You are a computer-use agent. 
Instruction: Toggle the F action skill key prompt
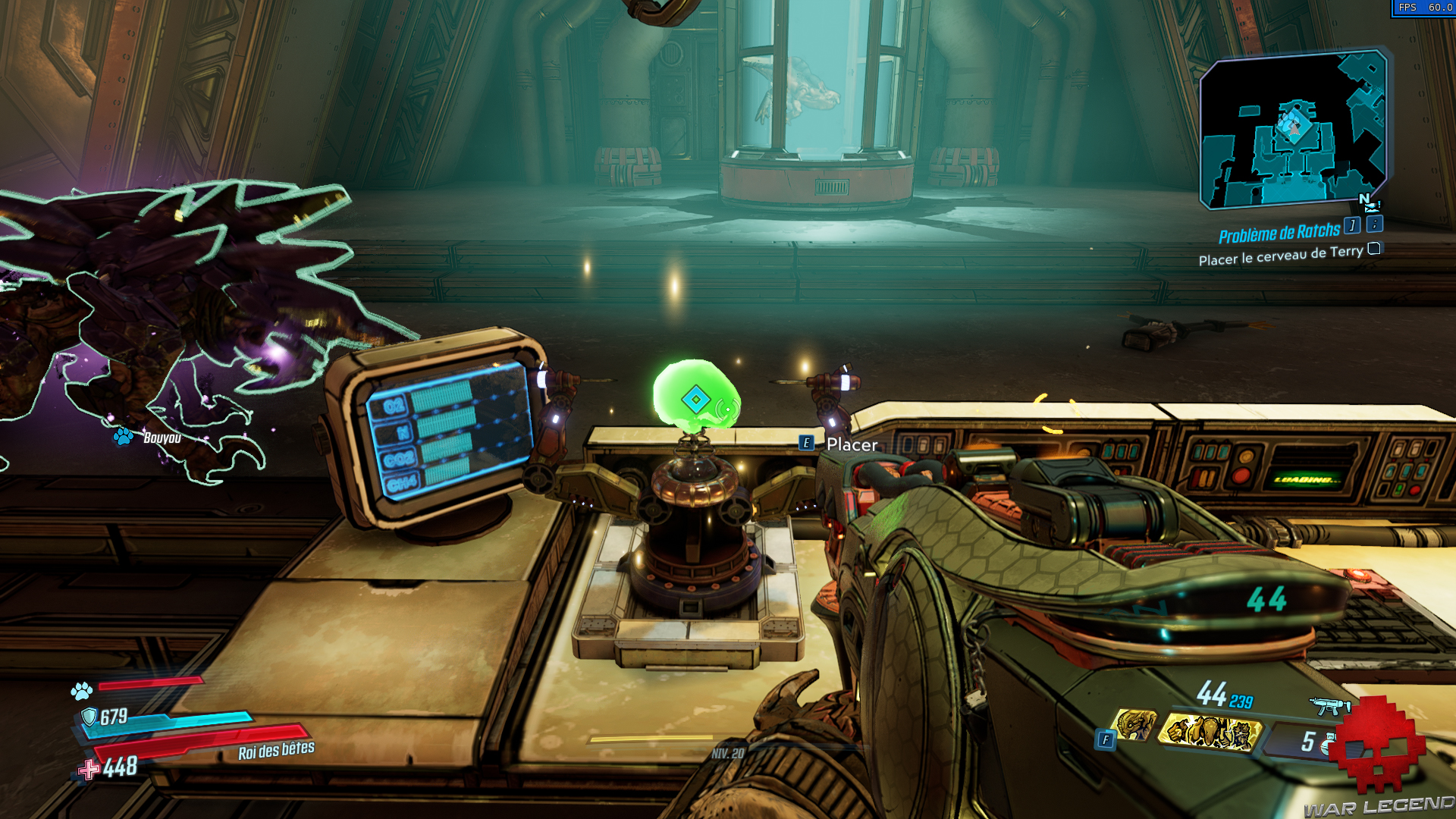[1105, 739]
